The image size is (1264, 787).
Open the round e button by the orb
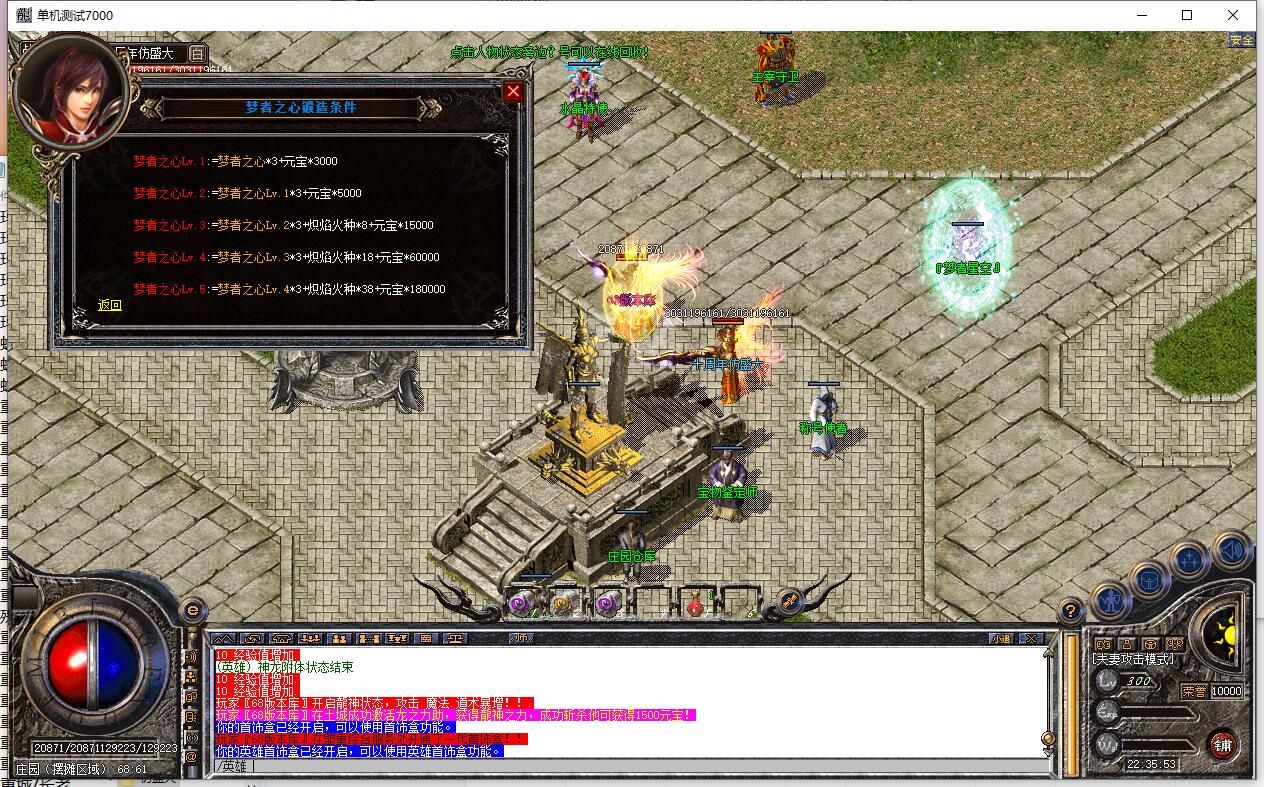tap(192, 609)
